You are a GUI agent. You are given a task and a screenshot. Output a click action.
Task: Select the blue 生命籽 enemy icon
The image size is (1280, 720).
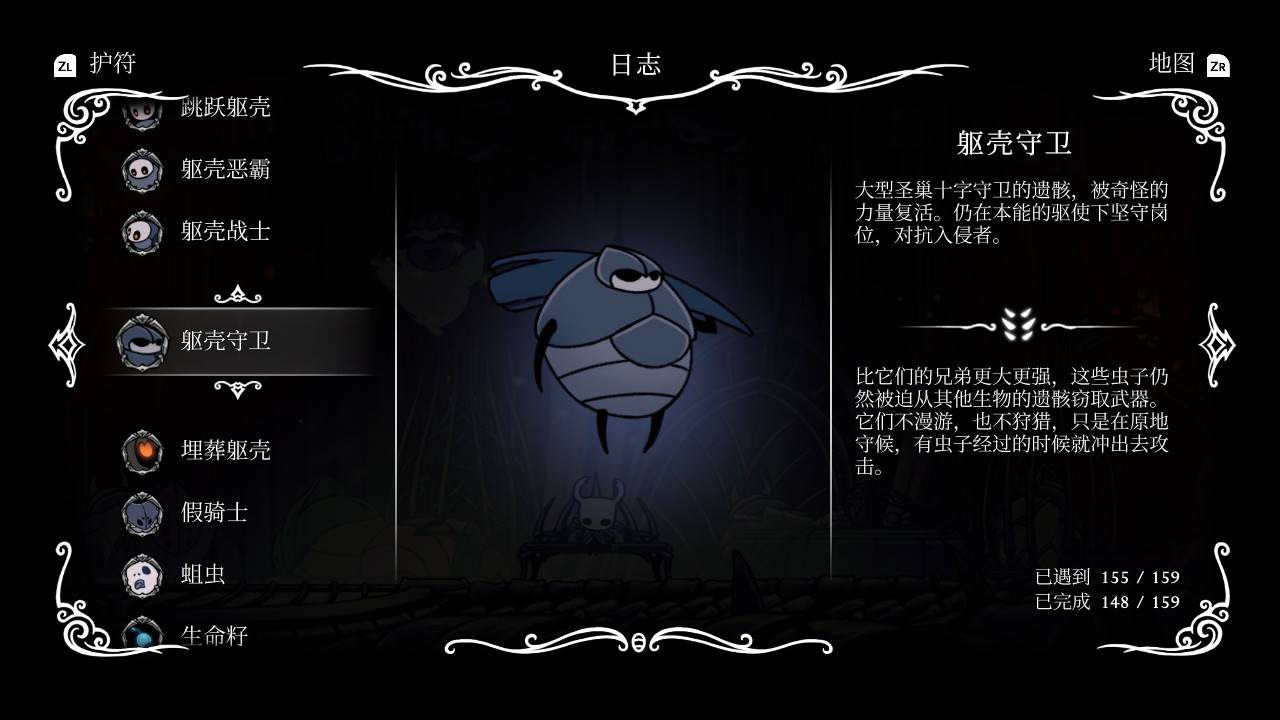tap(143, 635)
